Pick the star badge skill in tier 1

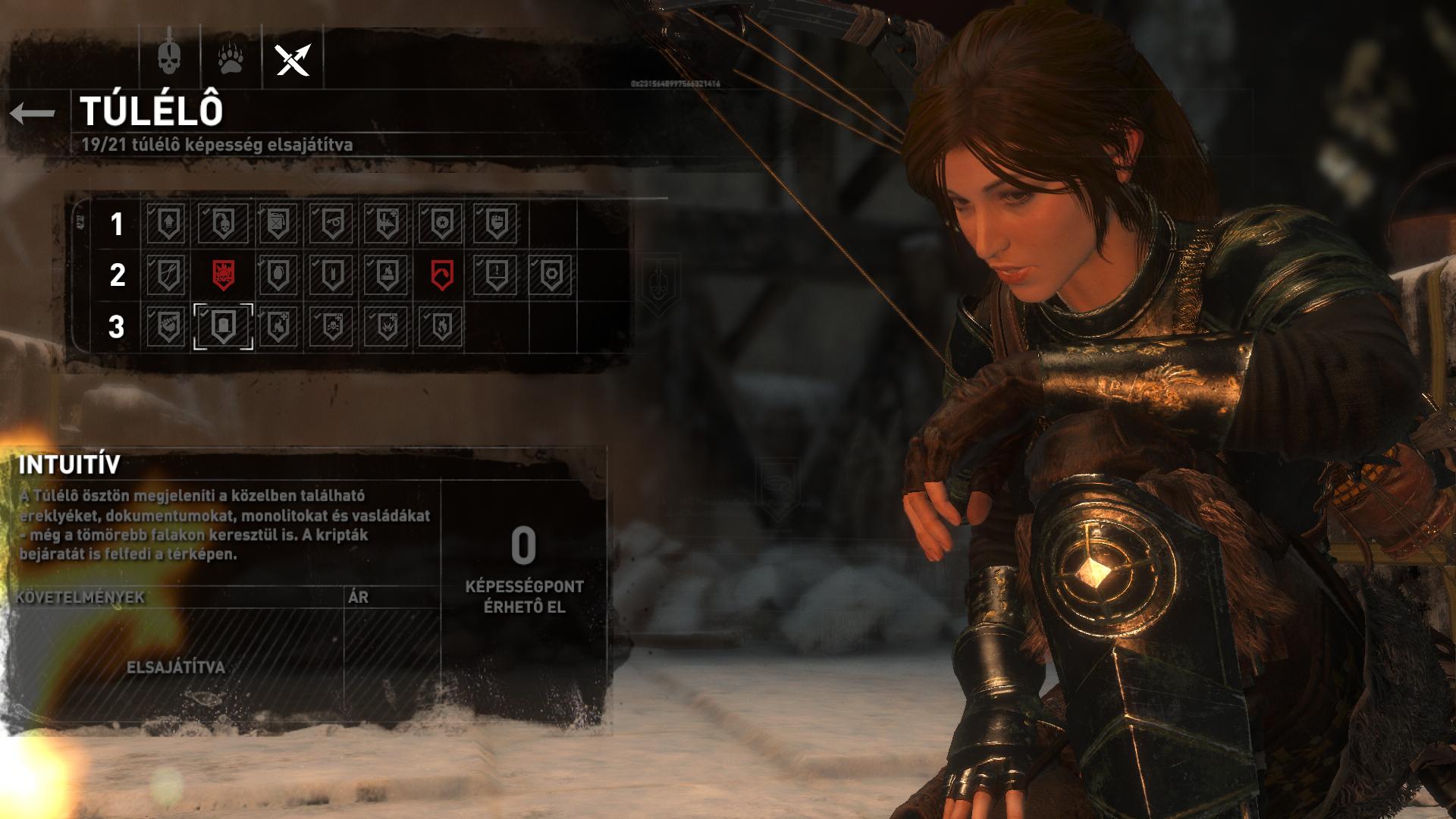[x=441, y=224]
